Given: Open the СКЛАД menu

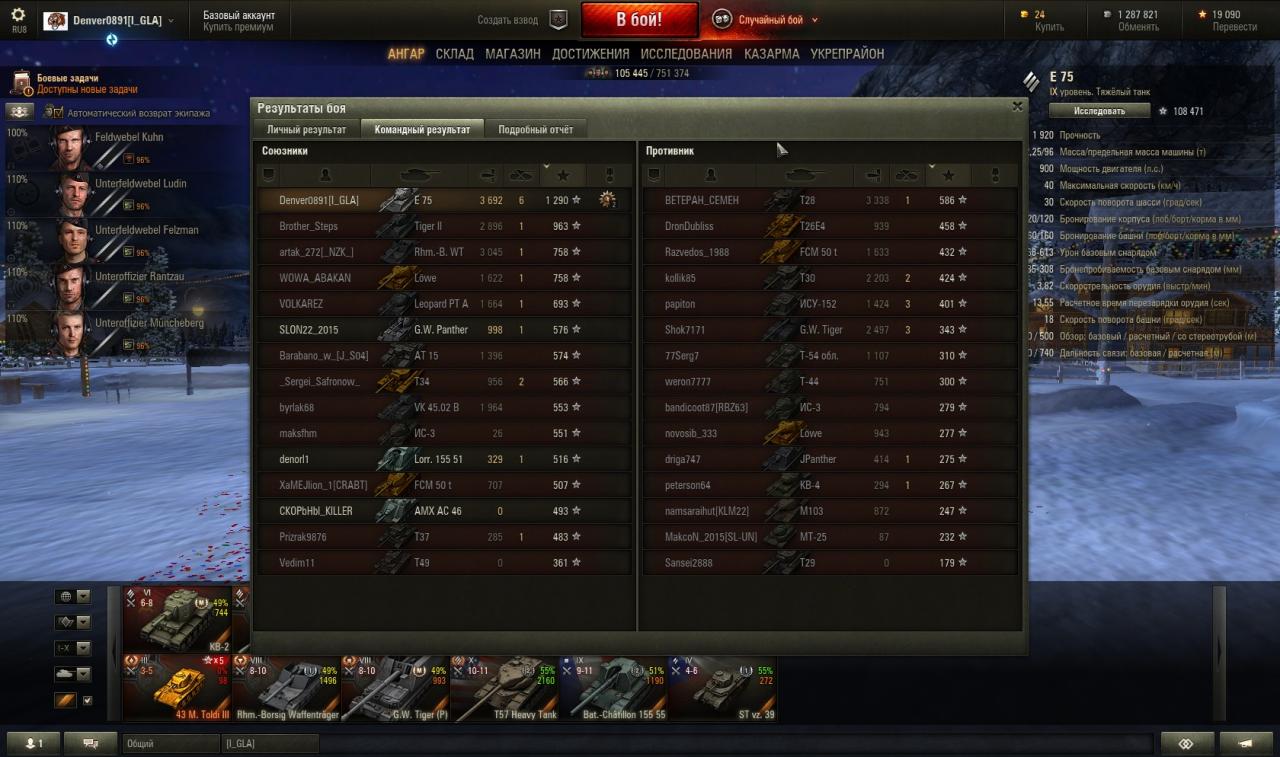Looking at the screenshot, I should [x=454, y=54].
